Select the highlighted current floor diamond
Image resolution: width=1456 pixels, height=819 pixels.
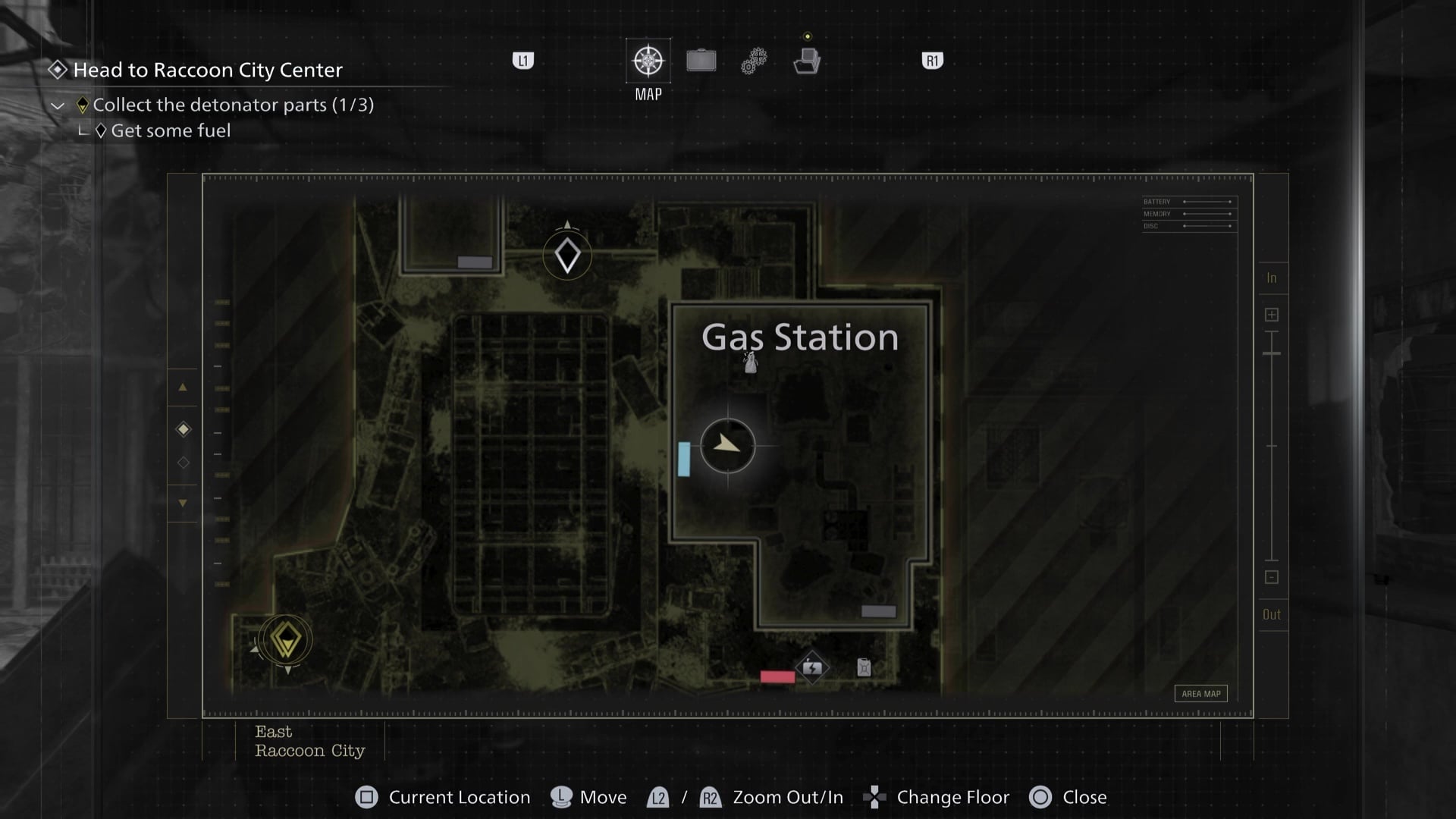(184, 429)
